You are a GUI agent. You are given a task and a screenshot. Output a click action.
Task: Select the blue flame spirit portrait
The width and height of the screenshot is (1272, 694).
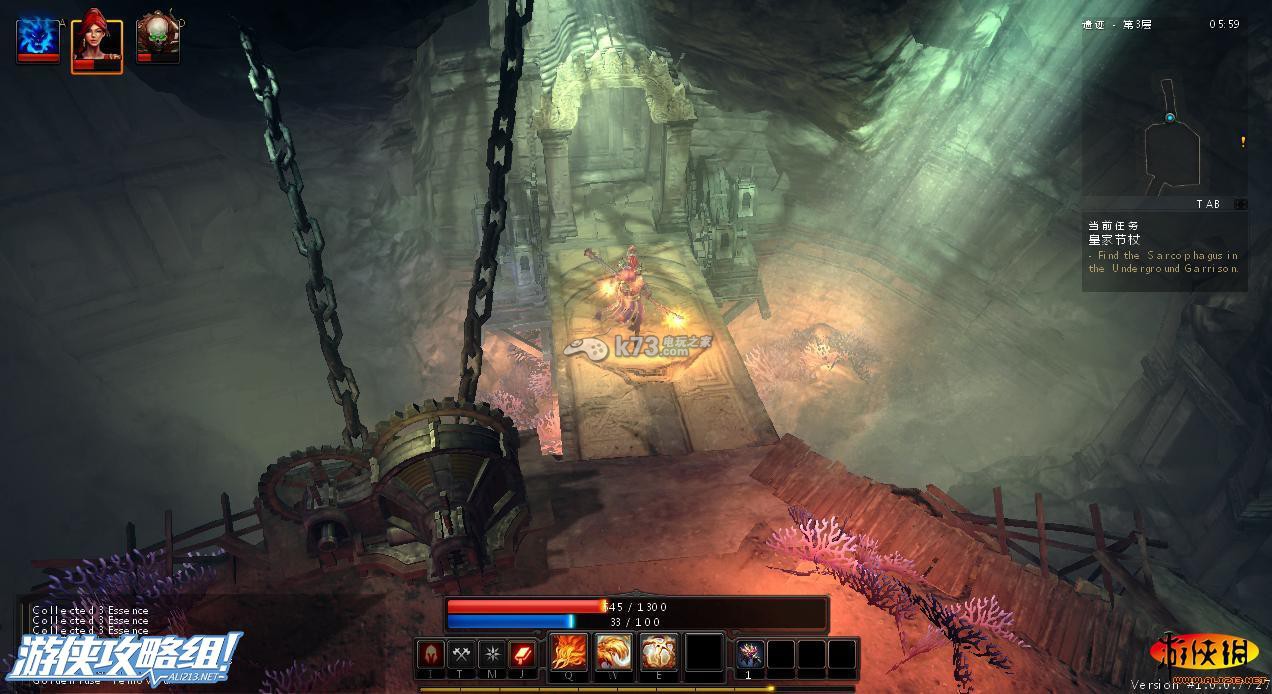[x=38, y=40]
